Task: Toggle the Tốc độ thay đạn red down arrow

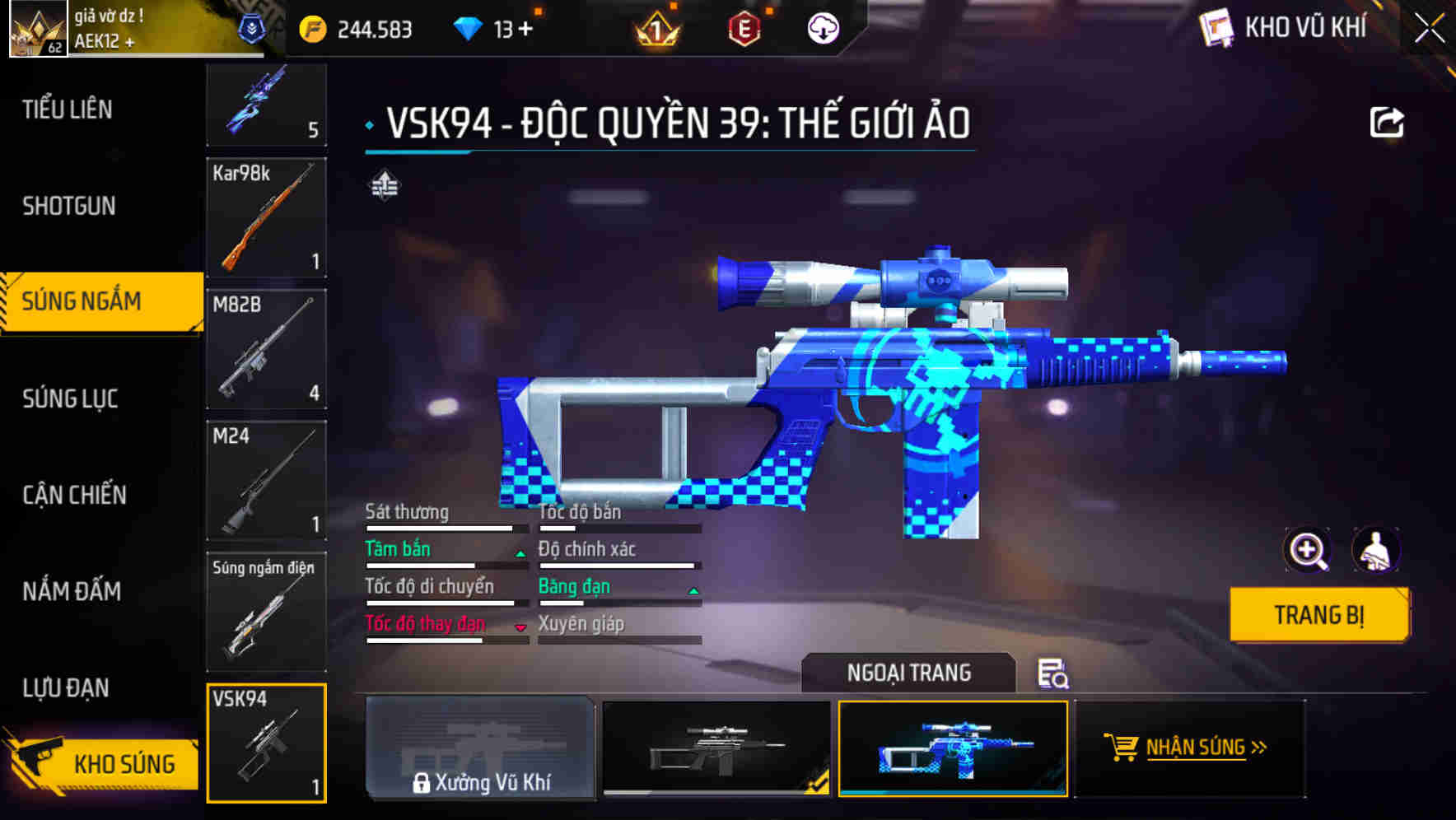Action: tap(520, 627)
